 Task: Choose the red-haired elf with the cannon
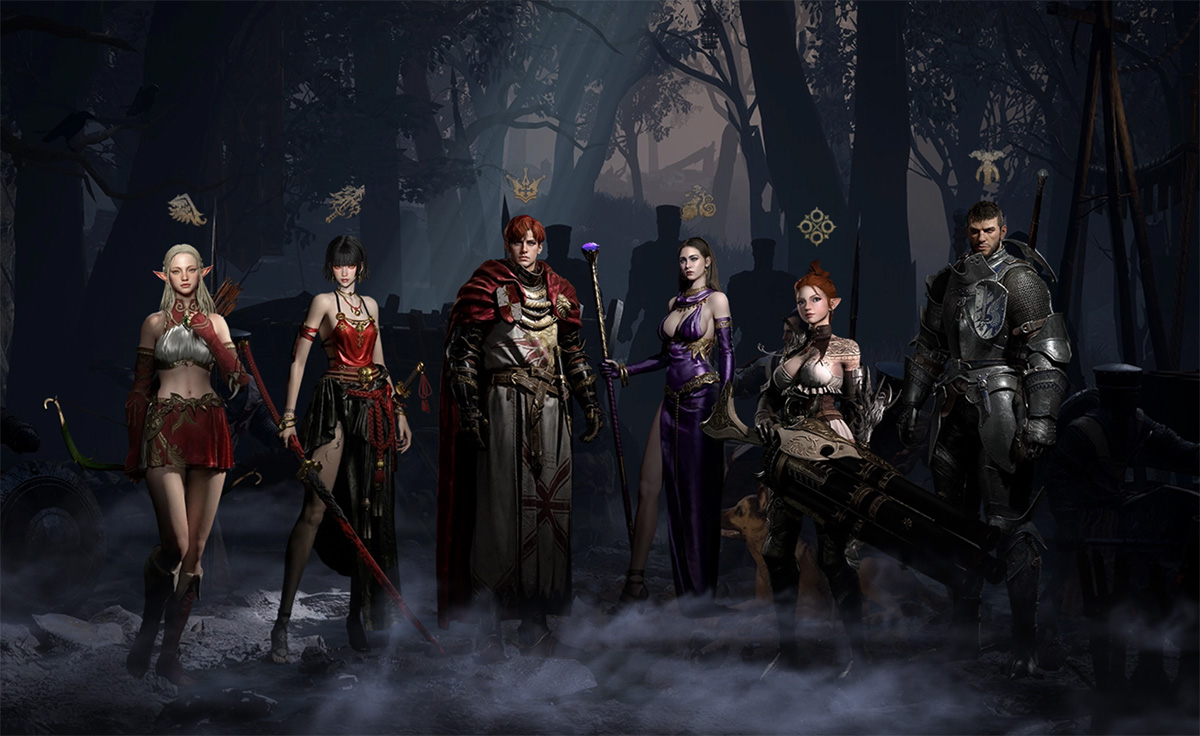coord(815,420)
